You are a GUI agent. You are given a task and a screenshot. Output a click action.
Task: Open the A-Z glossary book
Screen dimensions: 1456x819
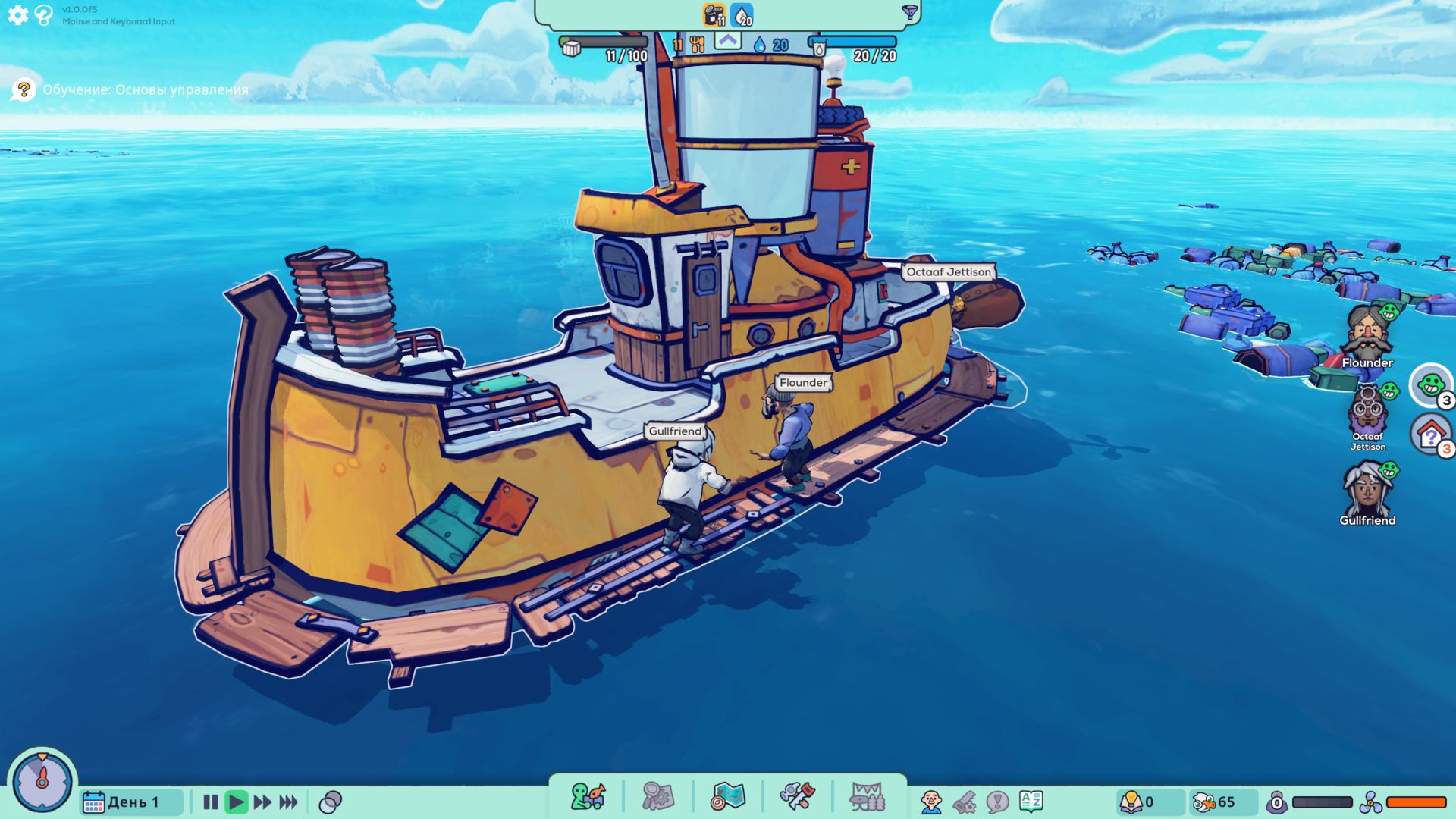pyautogui.click(x=1031, y=801)
